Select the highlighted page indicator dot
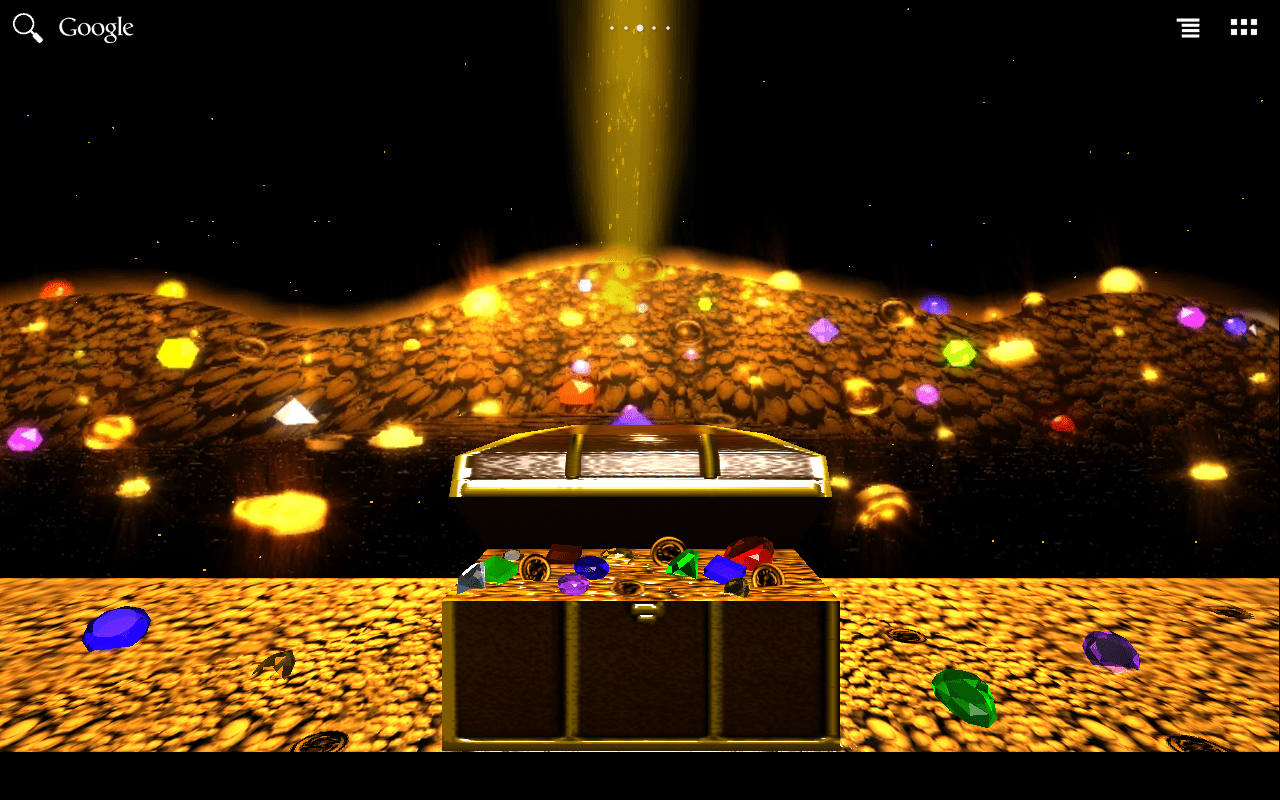The height and width of the screenshot is (800, 1280). click(x=640, y=27)
